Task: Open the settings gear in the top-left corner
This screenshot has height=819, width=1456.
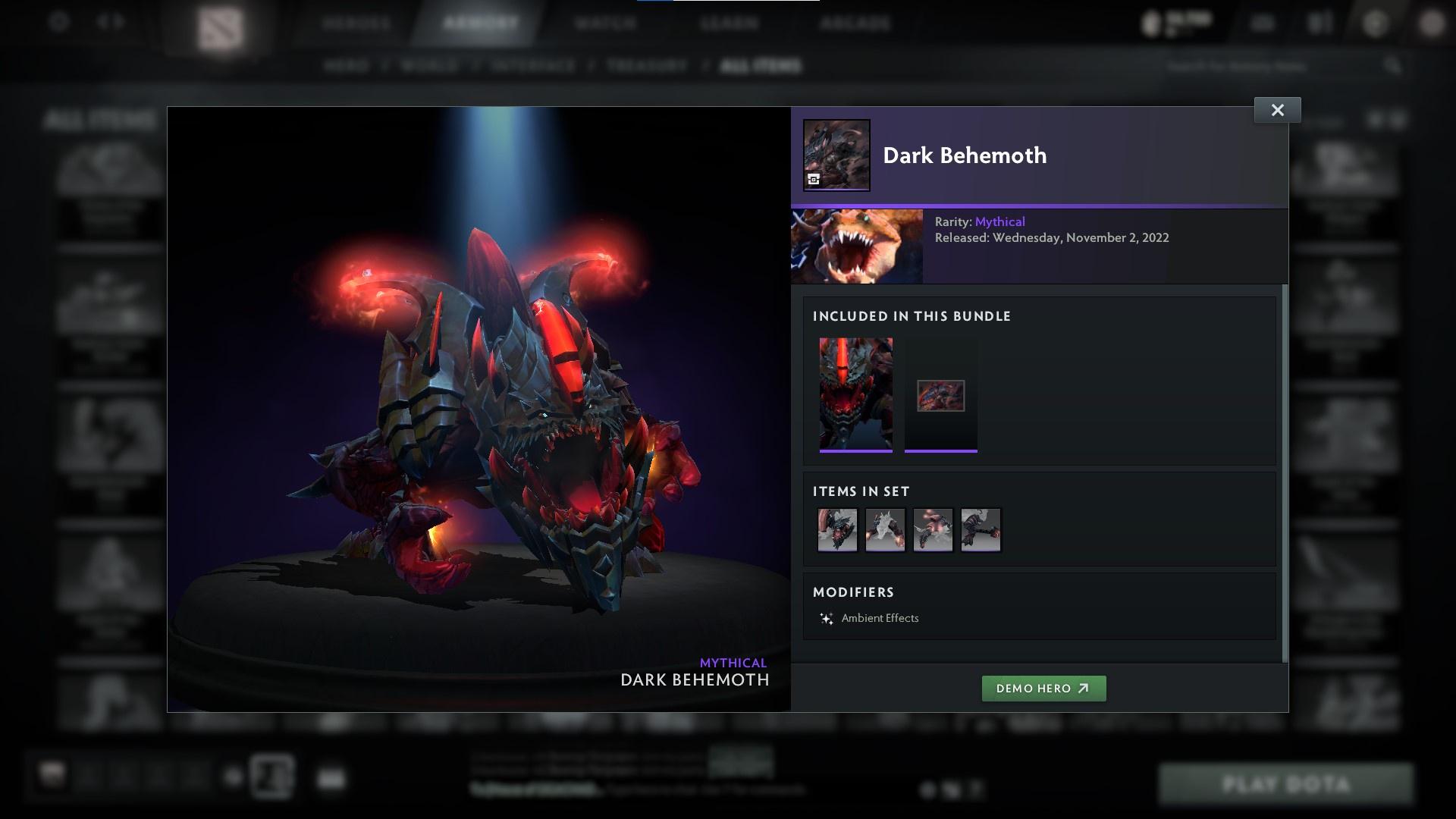Action: [58, 23]
